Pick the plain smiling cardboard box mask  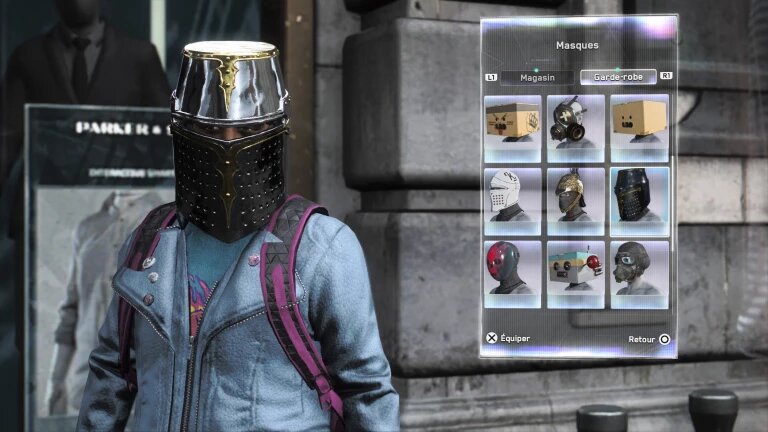click(x=639, y=127)
